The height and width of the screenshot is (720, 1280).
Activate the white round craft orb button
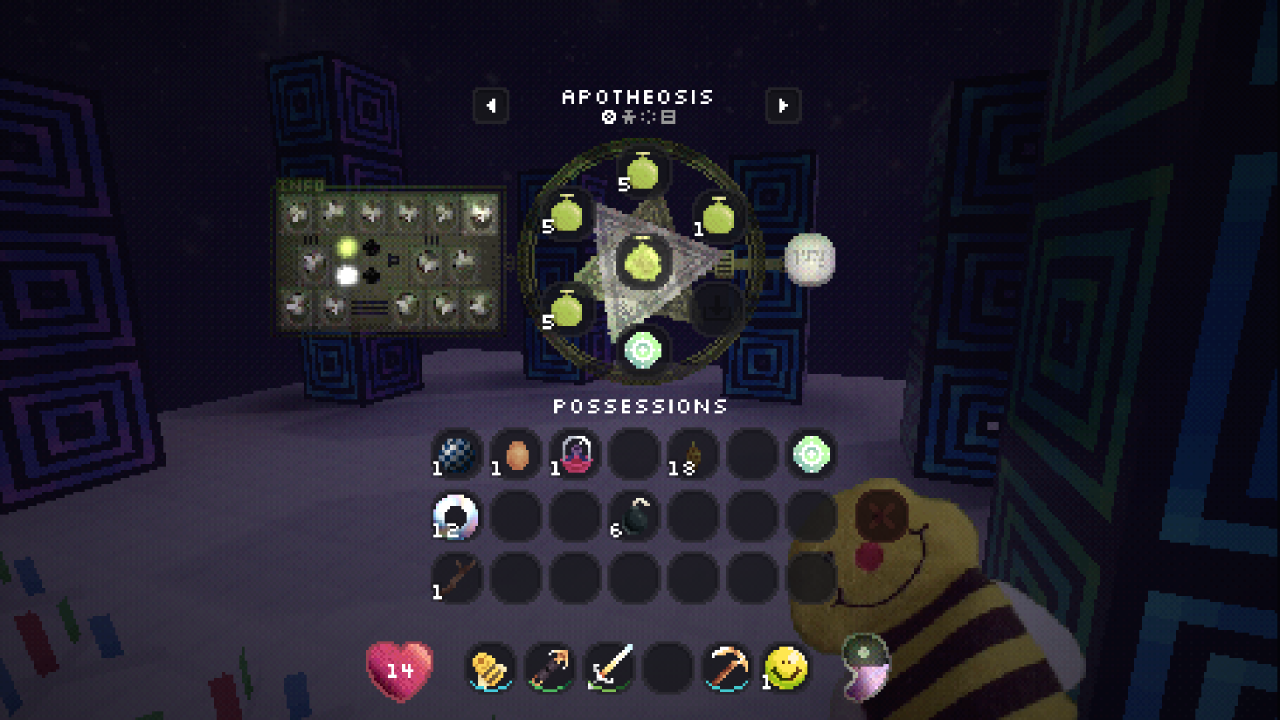tap(809, 259)
